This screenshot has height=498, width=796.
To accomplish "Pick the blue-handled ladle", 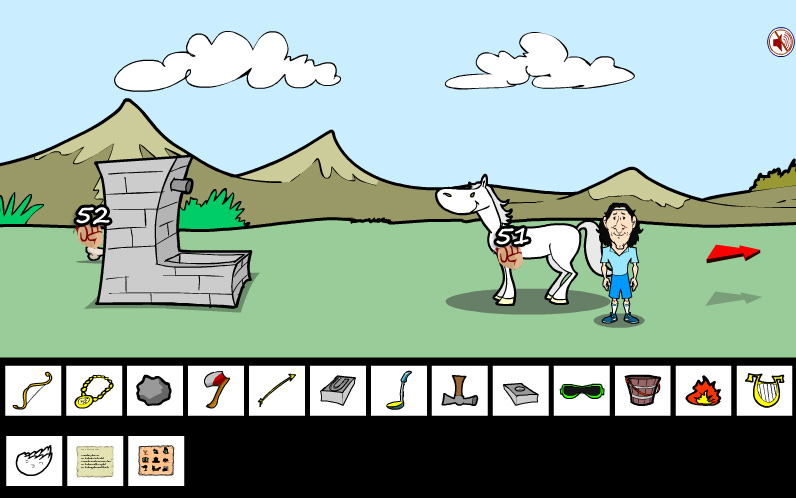I will click(399, 390).
